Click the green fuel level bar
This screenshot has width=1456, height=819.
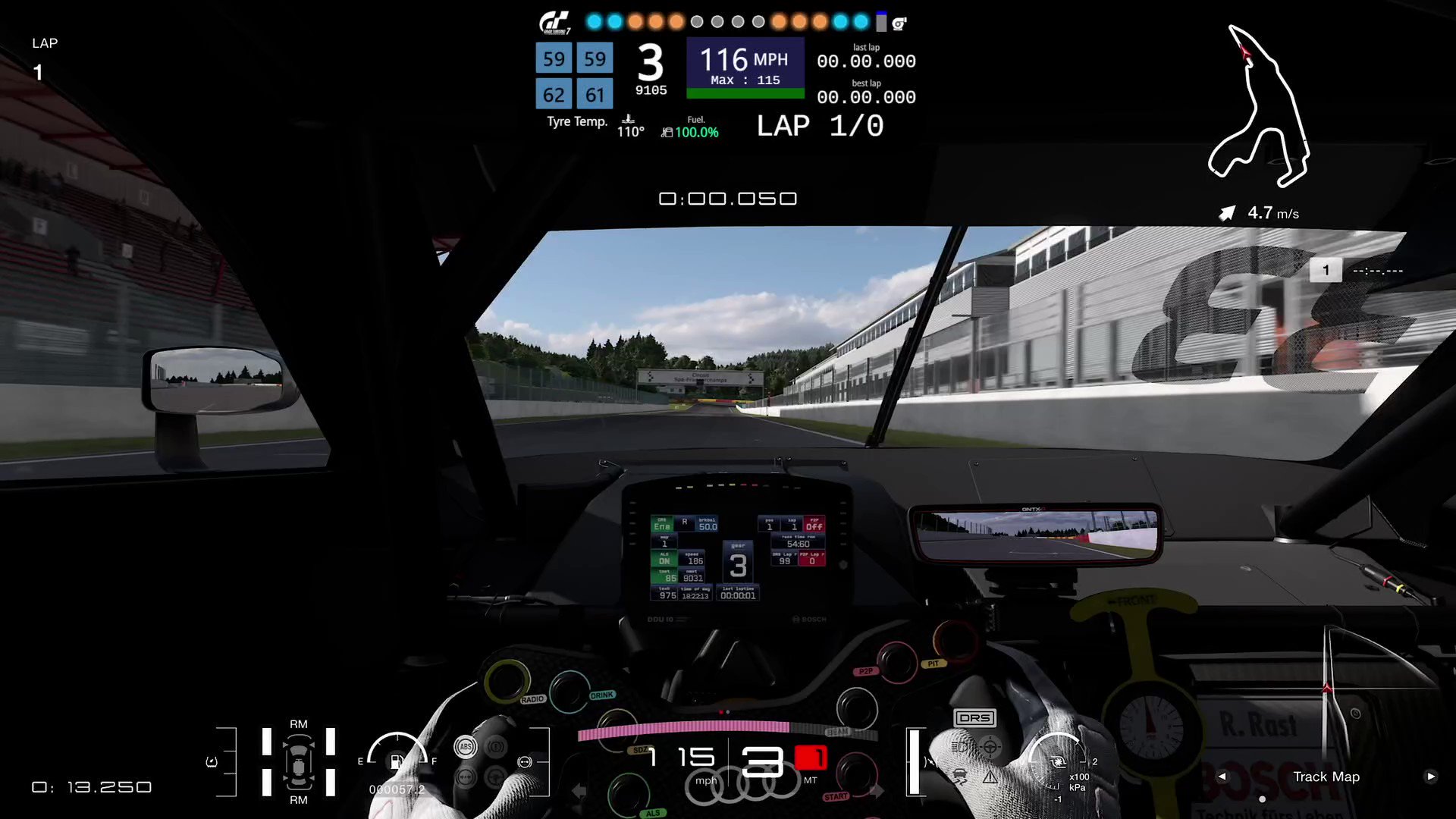tap(745, 93)
